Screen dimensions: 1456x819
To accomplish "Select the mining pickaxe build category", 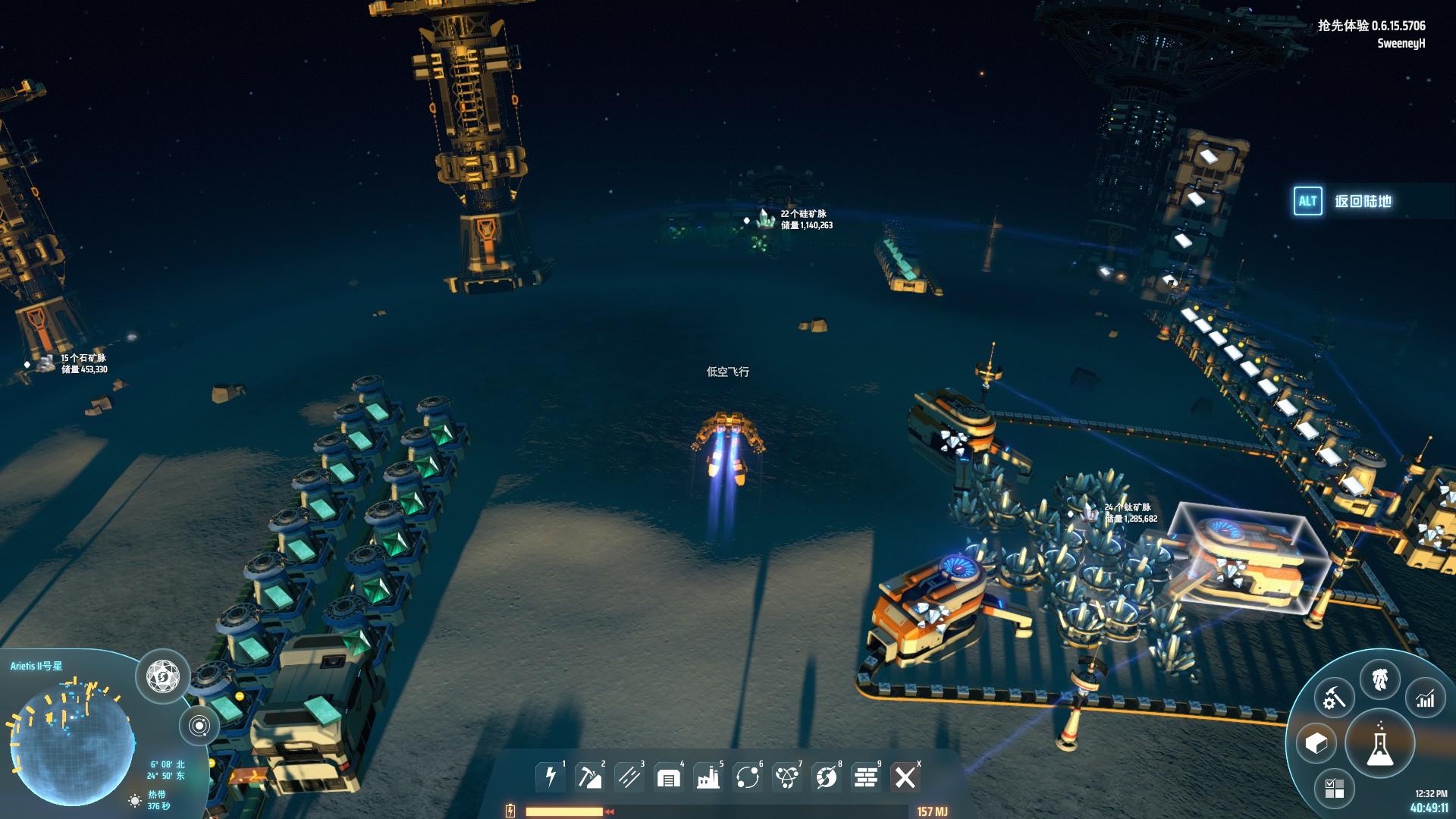I will [x=590, y=777].
